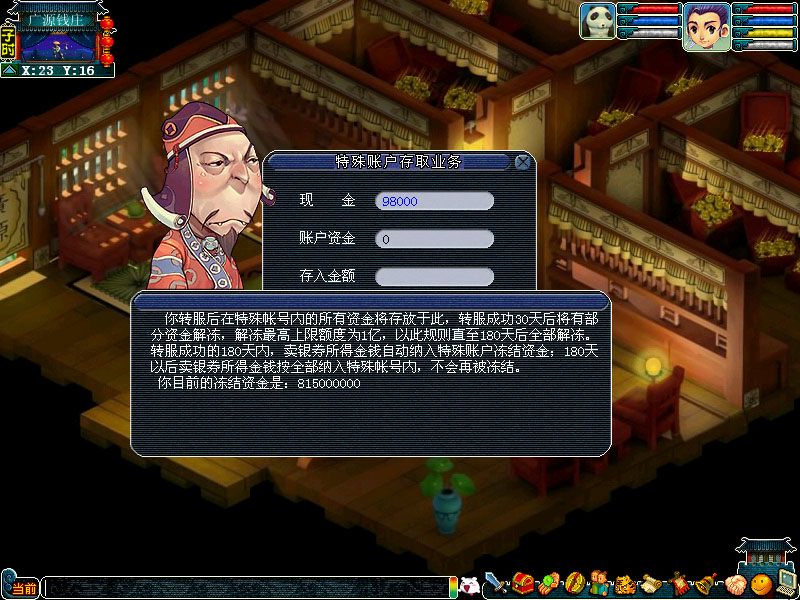Close the special account dialog
Viewport: 800px width, 600px height.
point(522,162)
